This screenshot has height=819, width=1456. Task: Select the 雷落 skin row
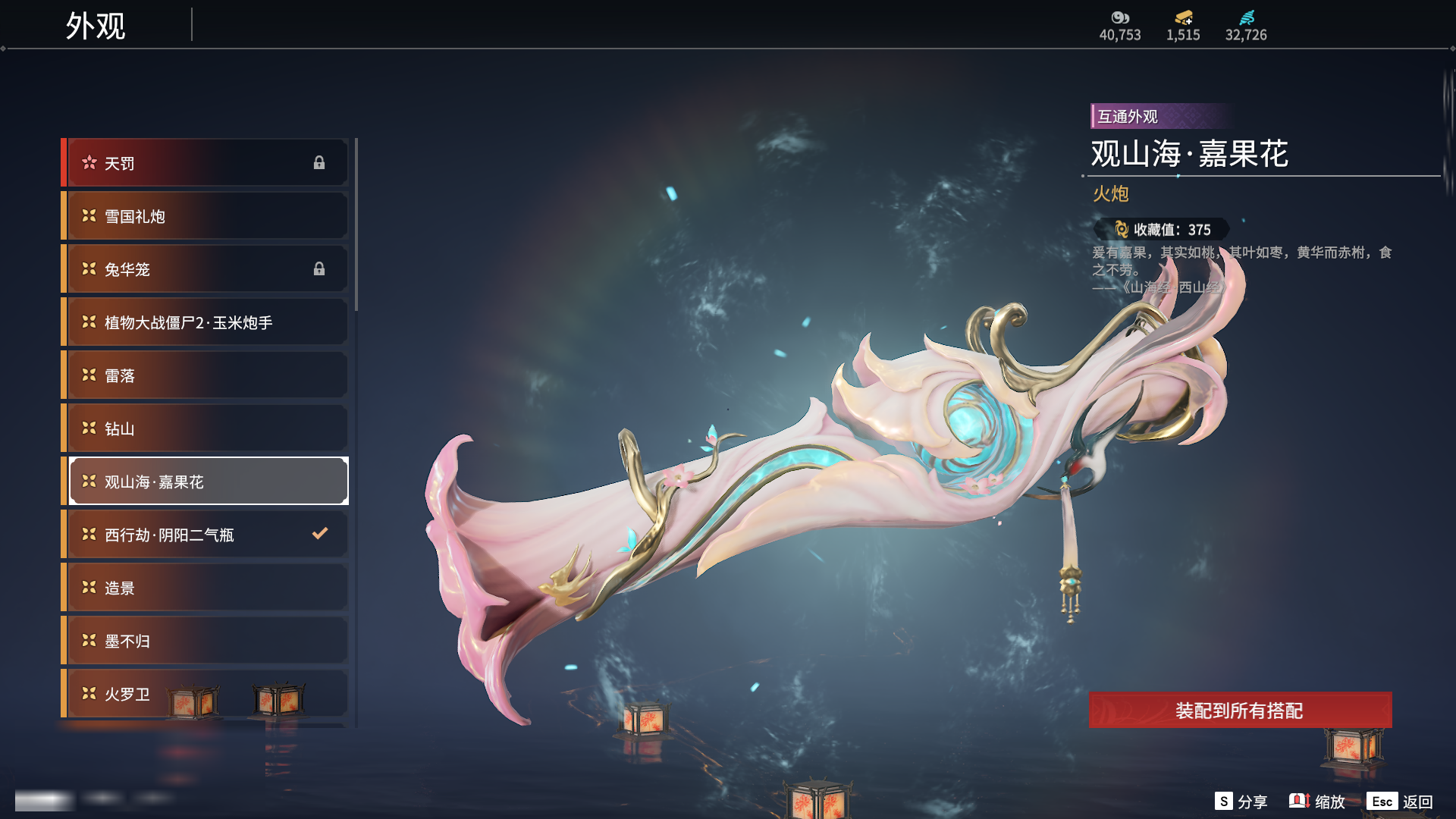[x=206, y=375]
